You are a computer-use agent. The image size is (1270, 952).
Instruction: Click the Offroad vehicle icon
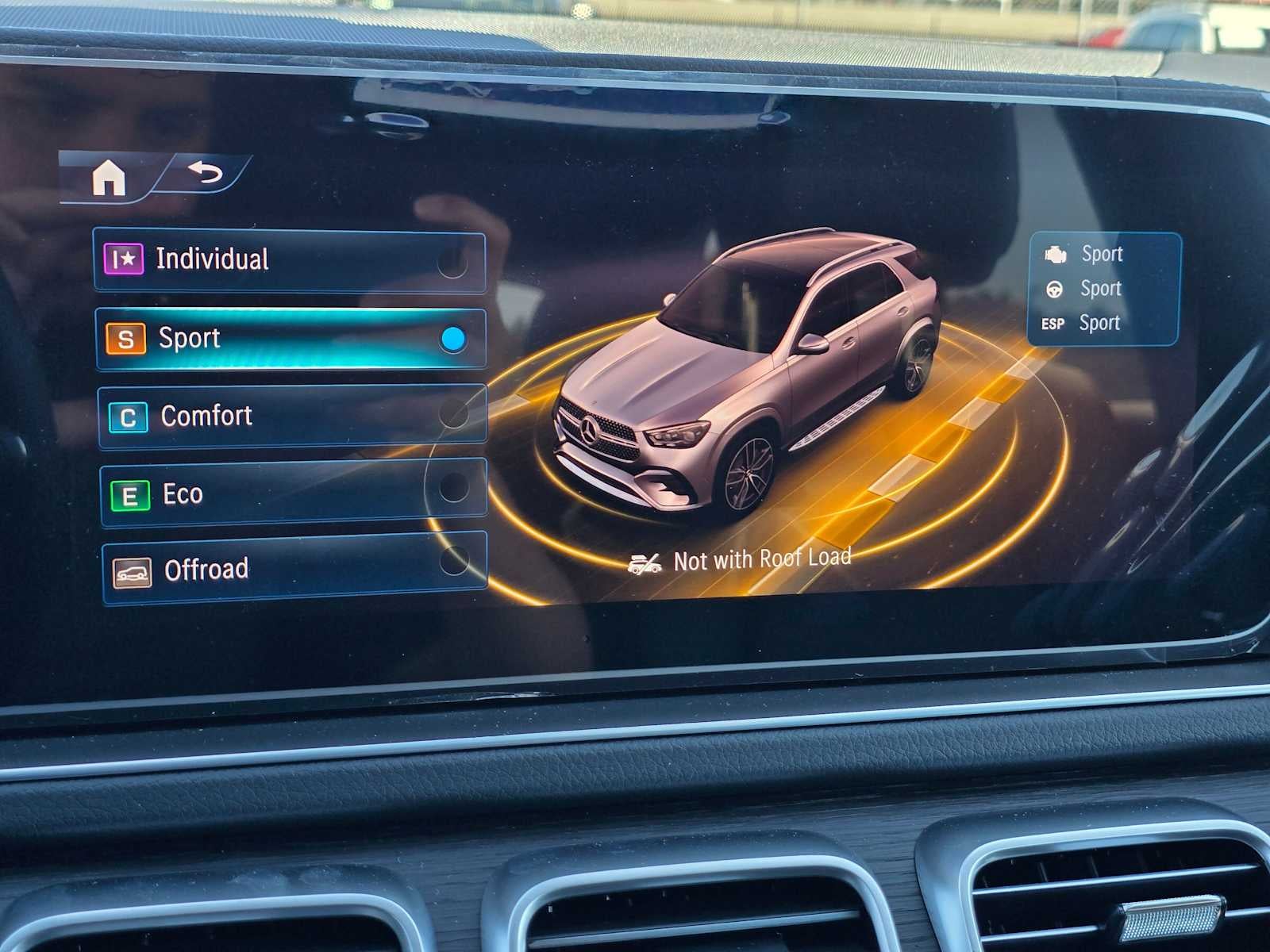[x=132, y=569]
